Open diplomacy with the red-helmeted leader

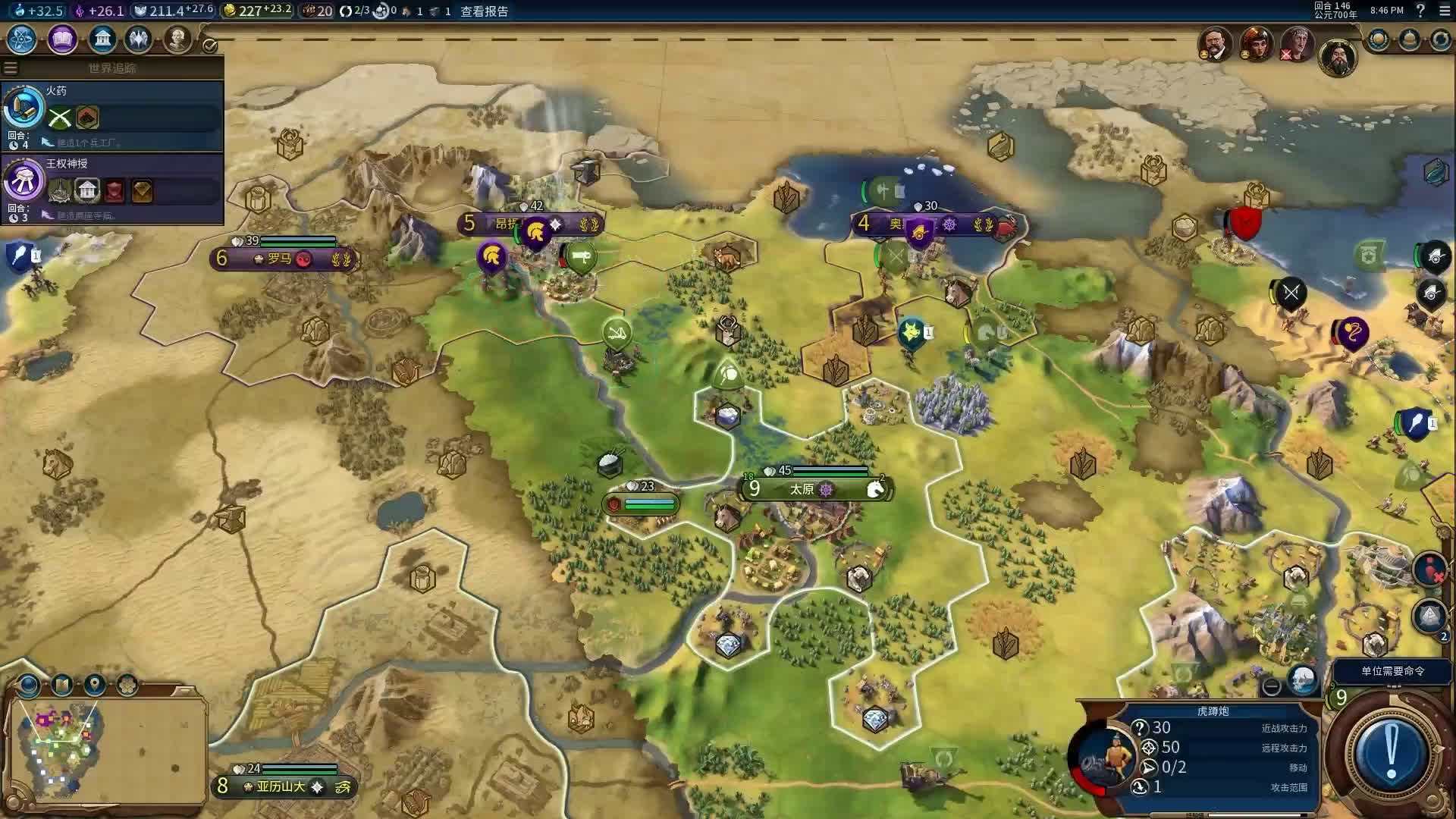tap(1257, 43)
